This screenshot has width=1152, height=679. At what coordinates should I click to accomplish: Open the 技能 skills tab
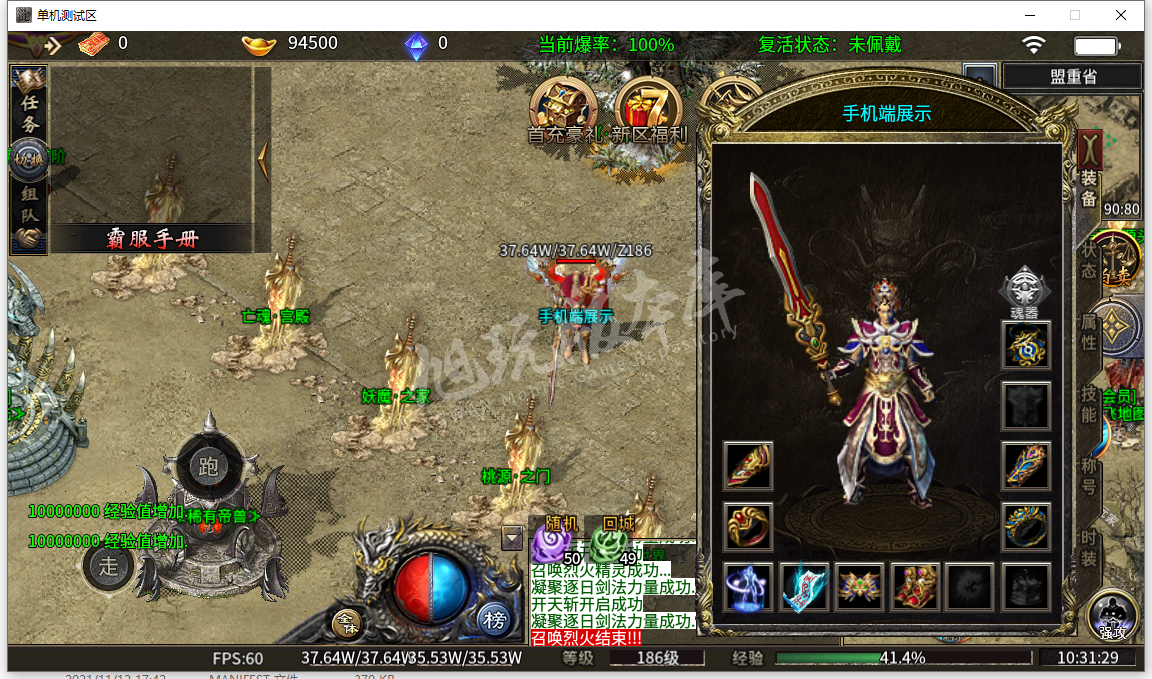click(1088, 402)
